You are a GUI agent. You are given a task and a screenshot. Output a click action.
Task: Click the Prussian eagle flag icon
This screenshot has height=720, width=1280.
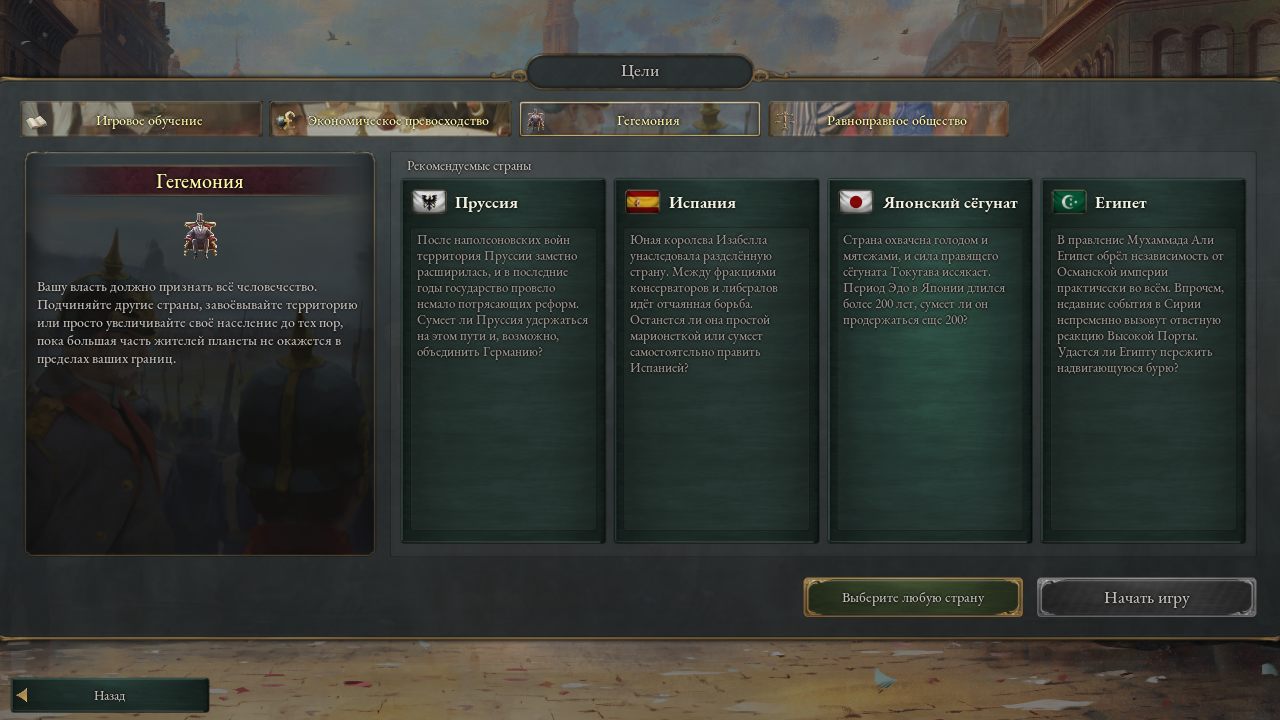click(x=428, y=201)
